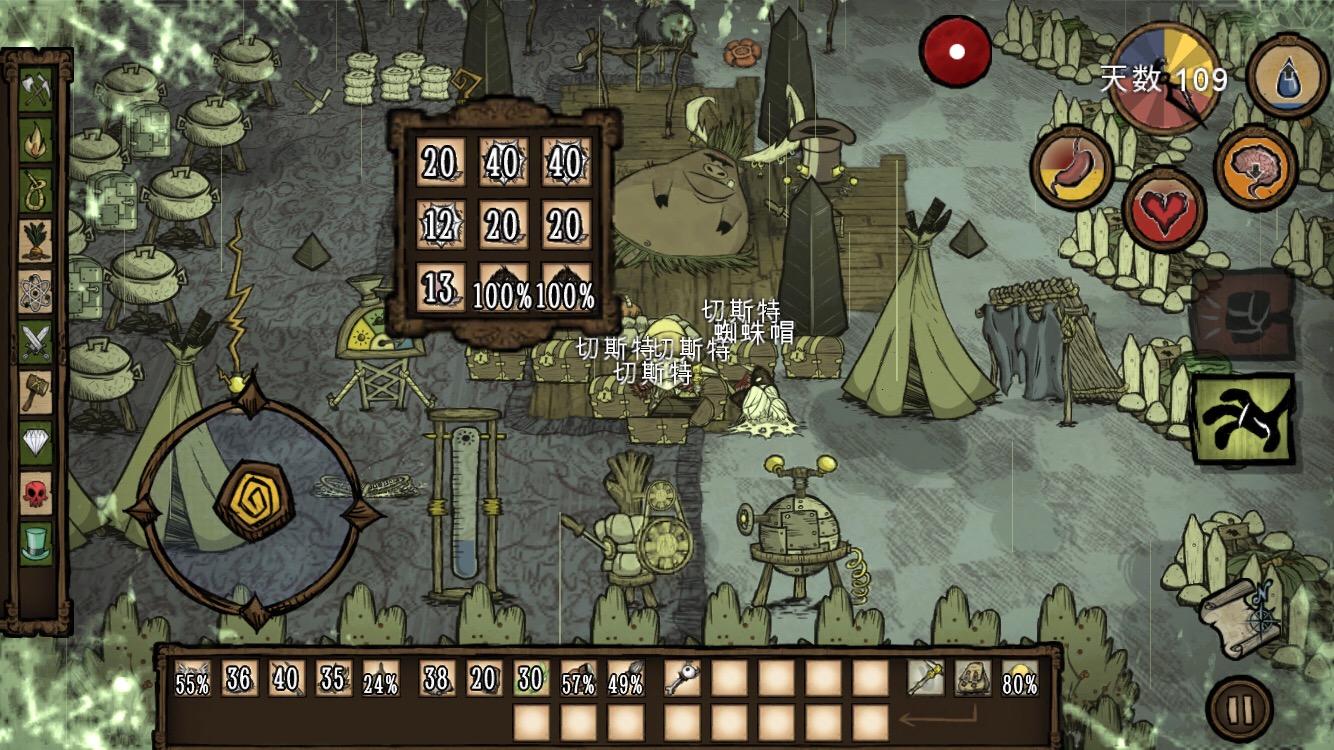Open the rope trap Survival tab
This screenshot has width=1334, height=750.
click(36, 190)
